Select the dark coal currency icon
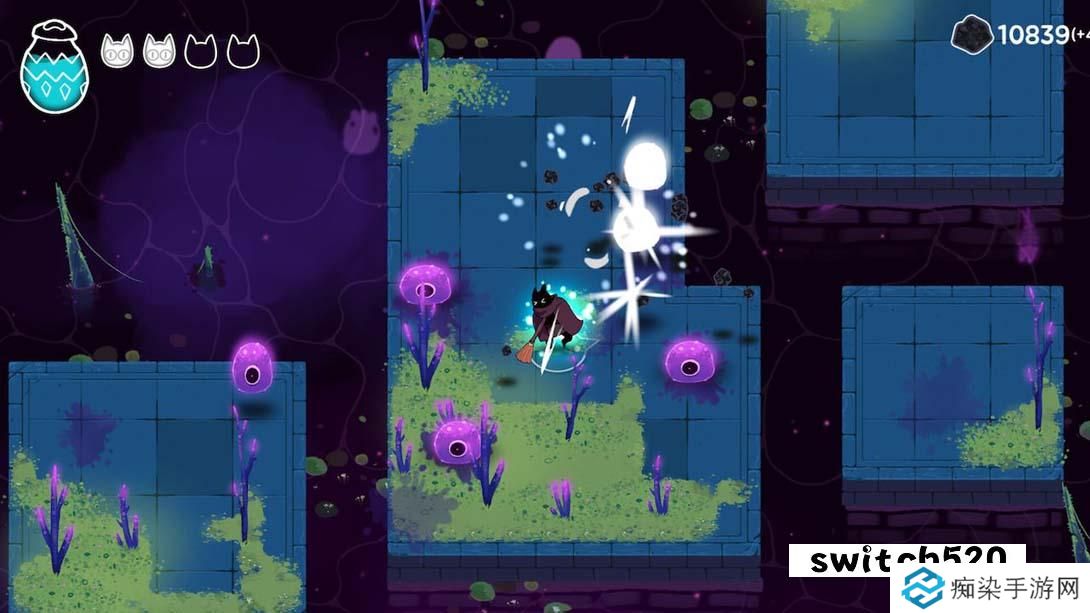This screenshot has height=613, width=1090. point(972,35)
